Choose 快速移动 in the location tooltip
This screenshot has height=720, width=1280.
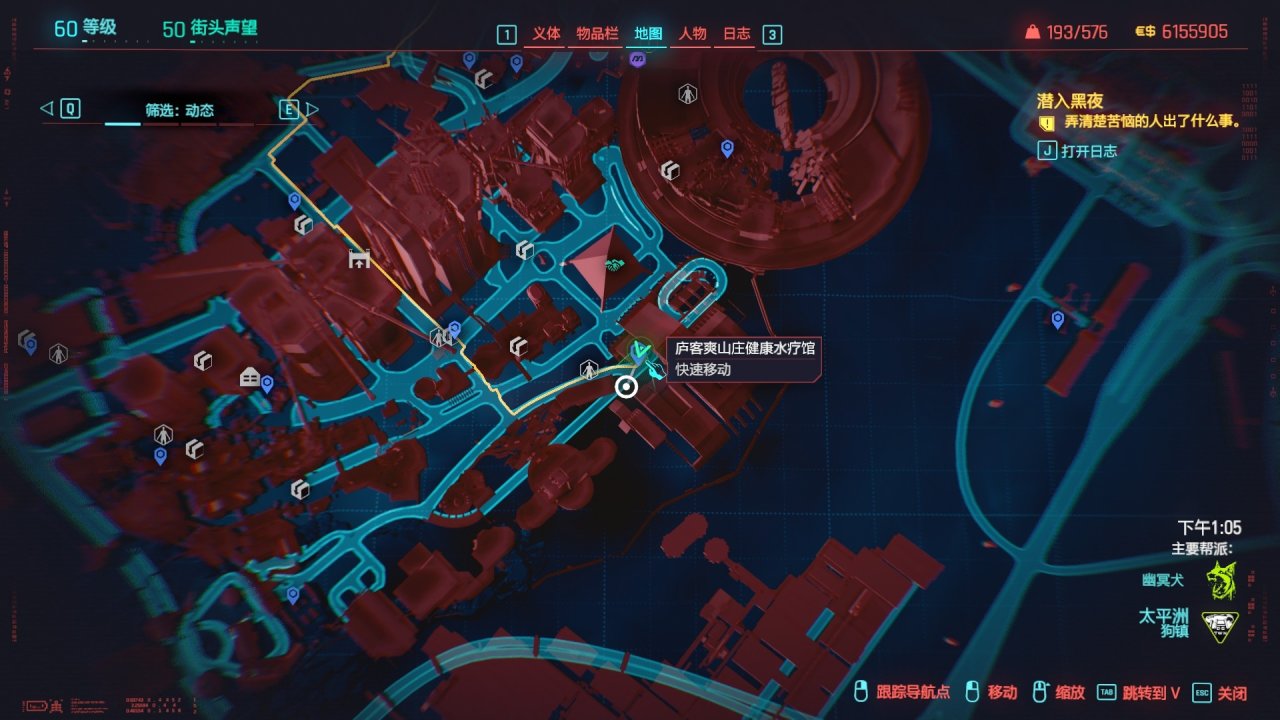point(703,369)
